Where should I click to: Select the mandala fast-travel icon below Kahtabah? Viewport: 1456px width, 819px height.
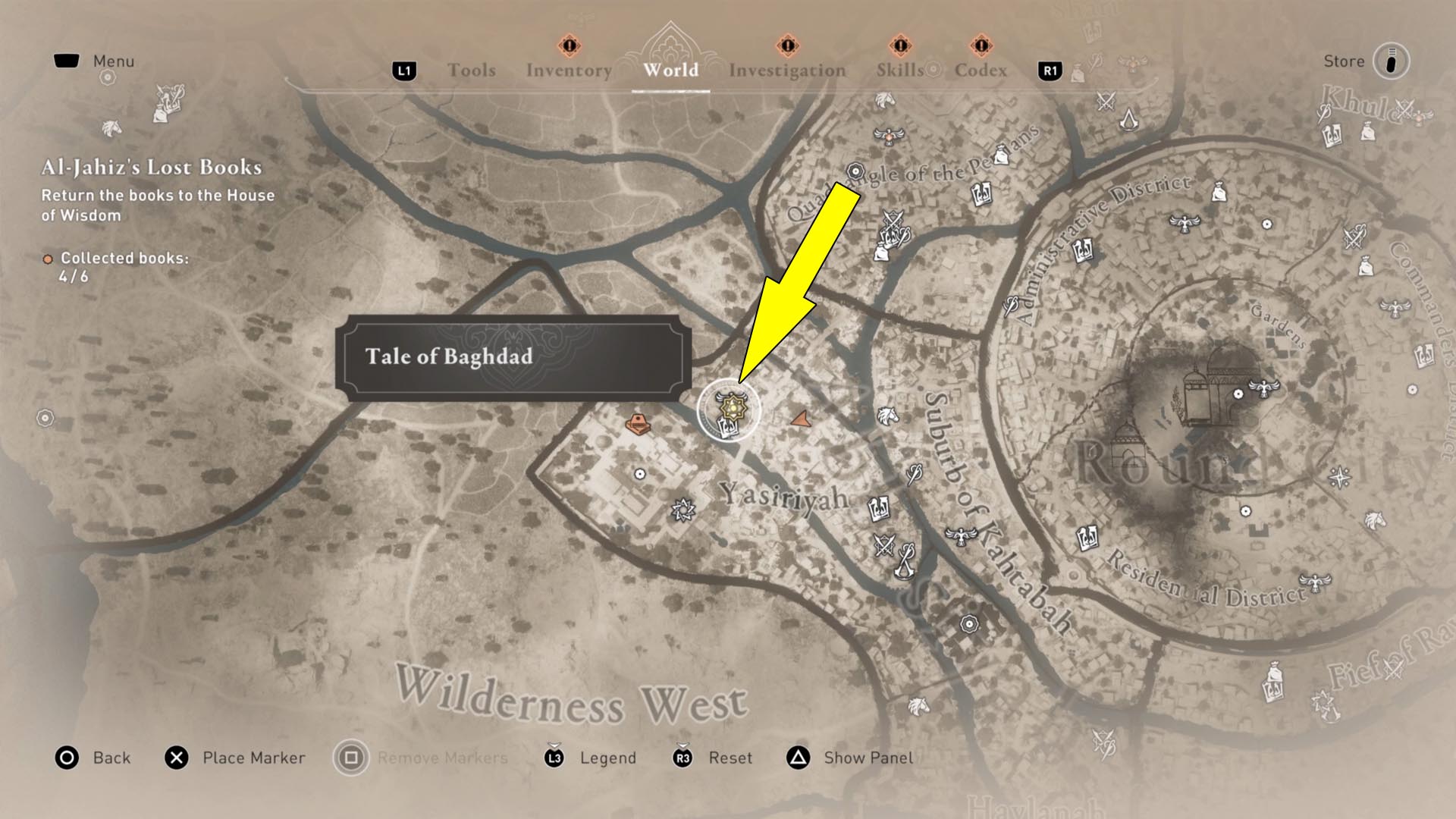tap(969, 623)
